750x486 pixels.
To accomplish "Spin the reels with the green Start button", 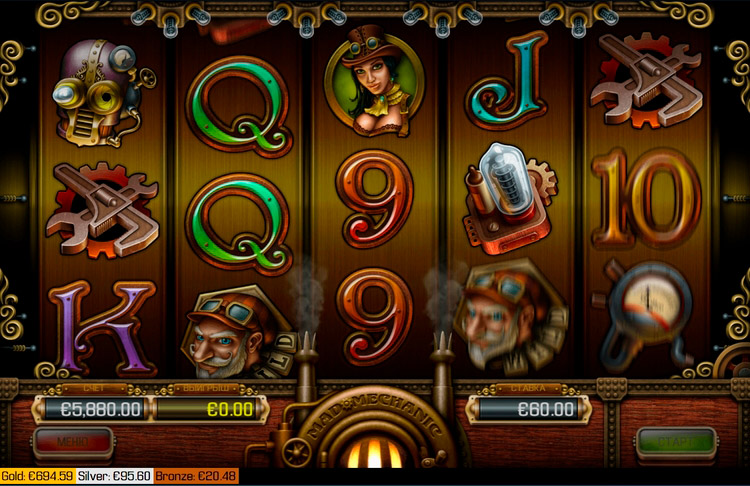I will (x=676, y=441).
